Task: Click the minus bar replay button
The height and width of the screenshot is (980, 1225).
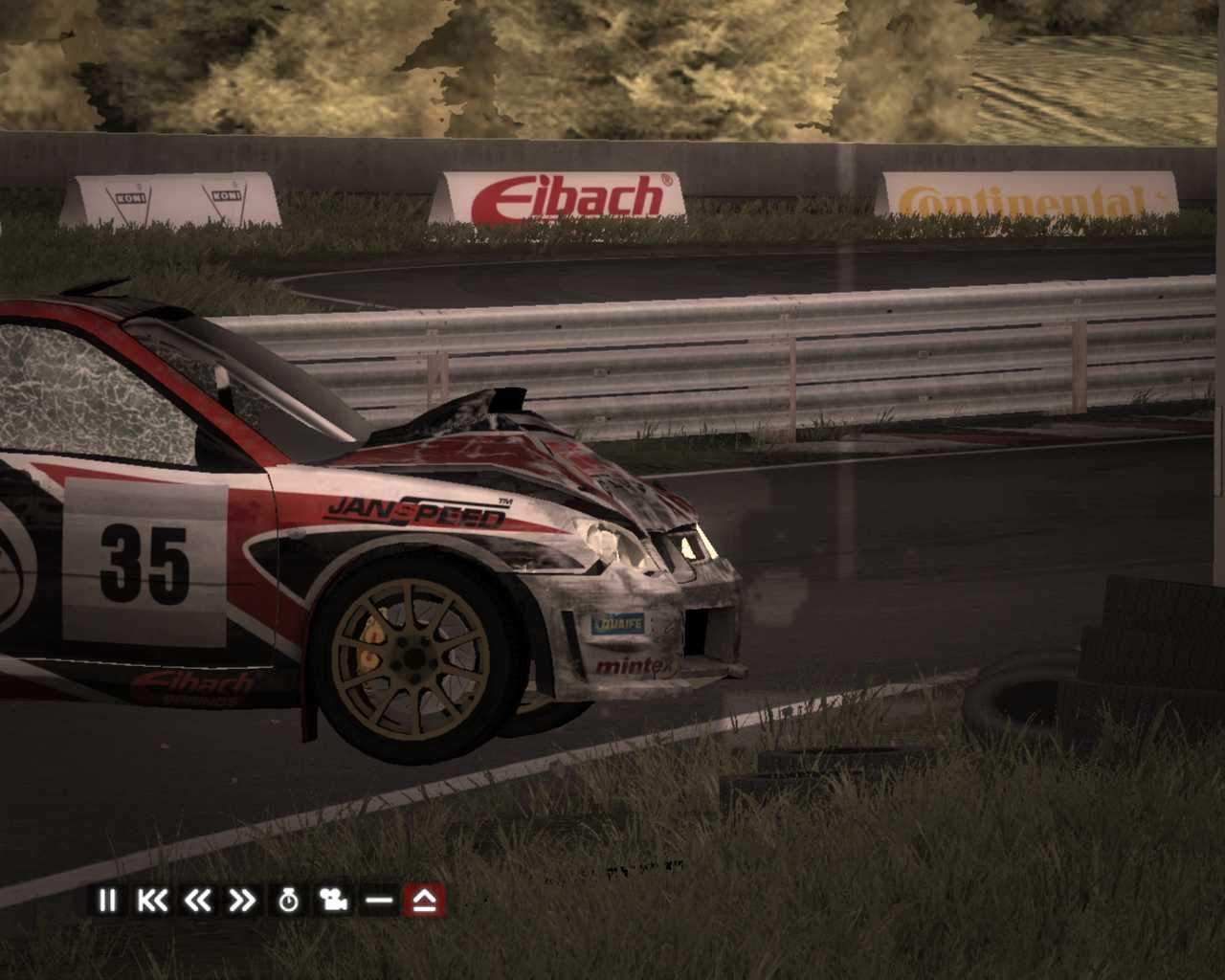Action: point(379,901)
